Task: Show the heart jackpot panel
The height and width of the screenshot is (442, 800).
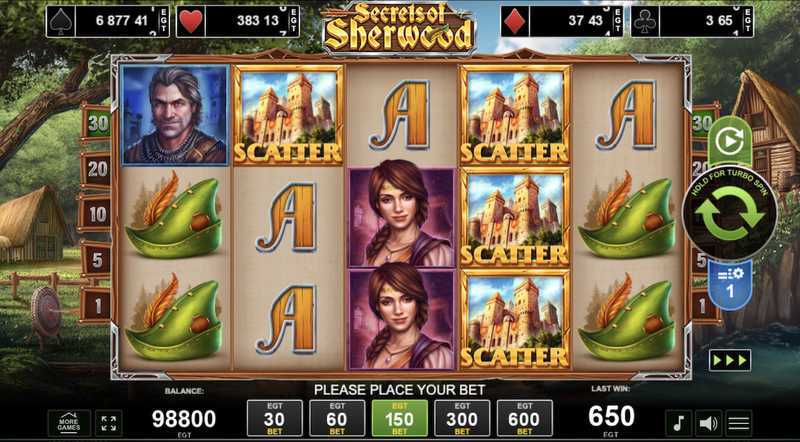Action: [x=238, y=21]
